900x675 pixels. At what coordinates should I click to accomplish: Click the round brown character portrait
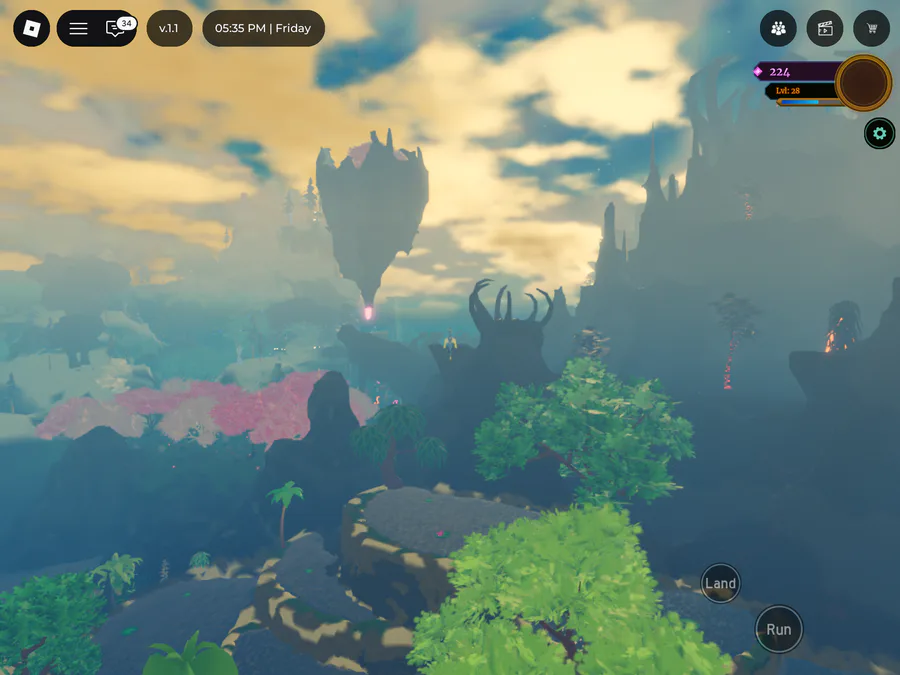tap(863, 83)
